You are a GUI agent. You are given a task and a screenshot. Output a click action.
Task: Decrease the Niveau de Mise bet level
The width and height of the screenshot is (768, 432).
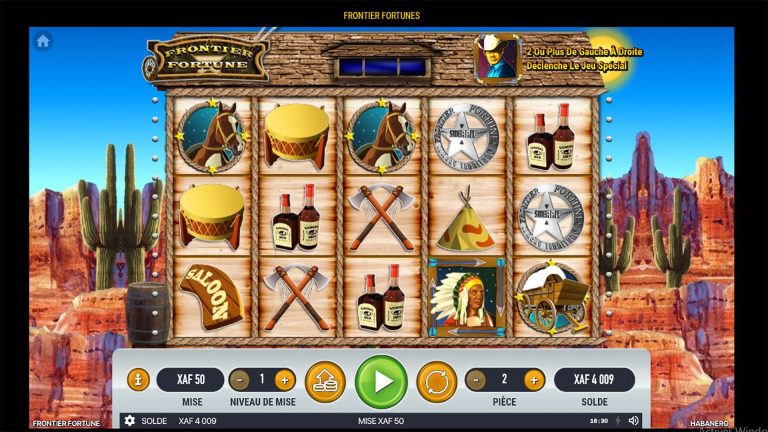(239, 380)
